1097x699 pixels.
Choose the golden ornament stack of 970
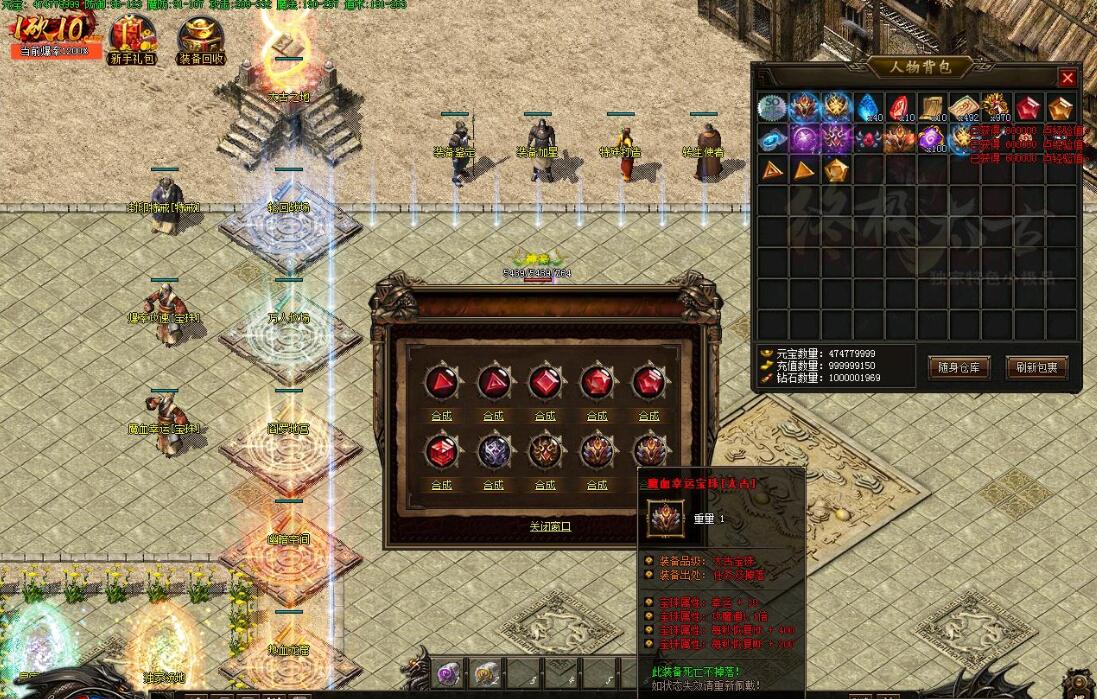coord(996,108)
